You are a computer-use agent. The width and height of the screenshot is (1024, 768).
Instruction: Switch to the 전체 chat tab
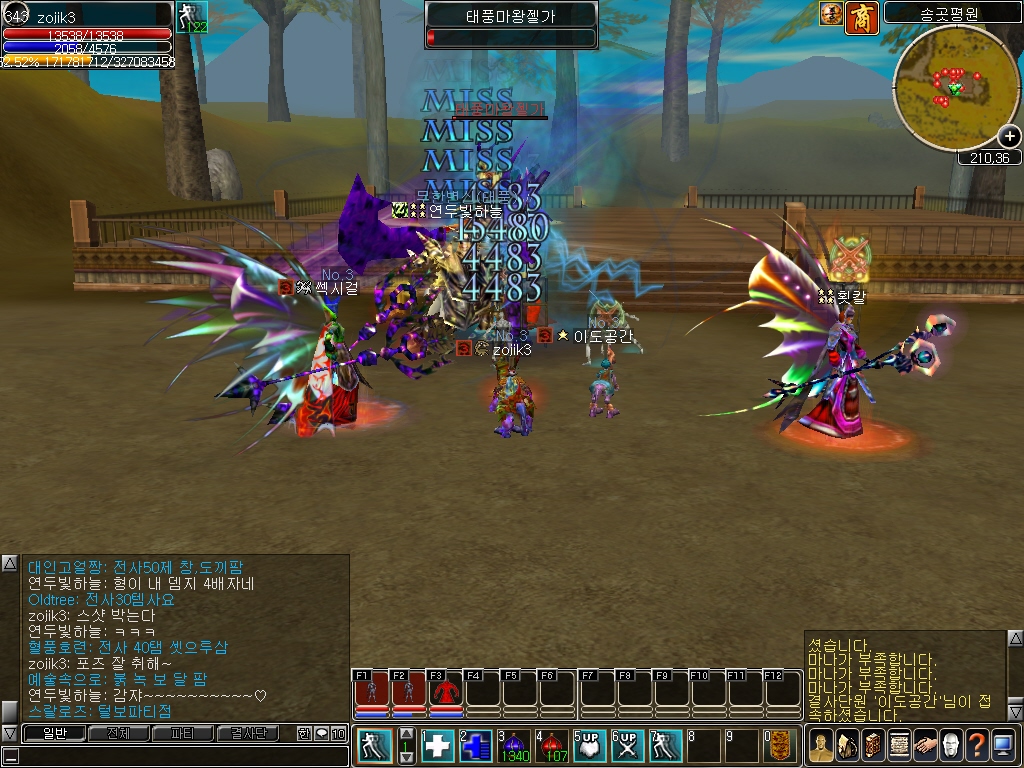119,733
